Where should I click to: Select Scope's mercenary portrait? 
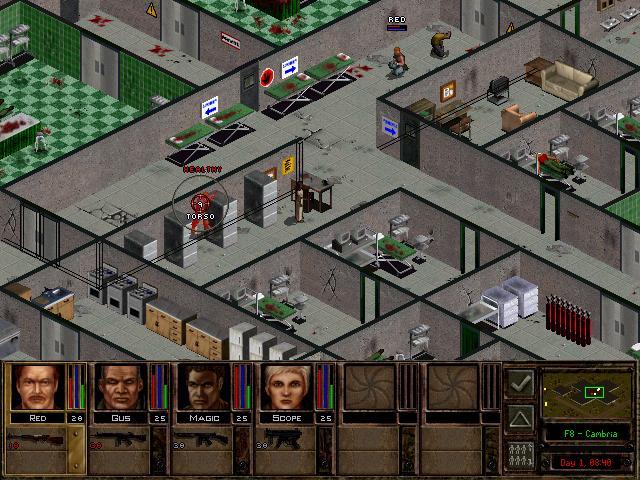(x=287, y=387)
